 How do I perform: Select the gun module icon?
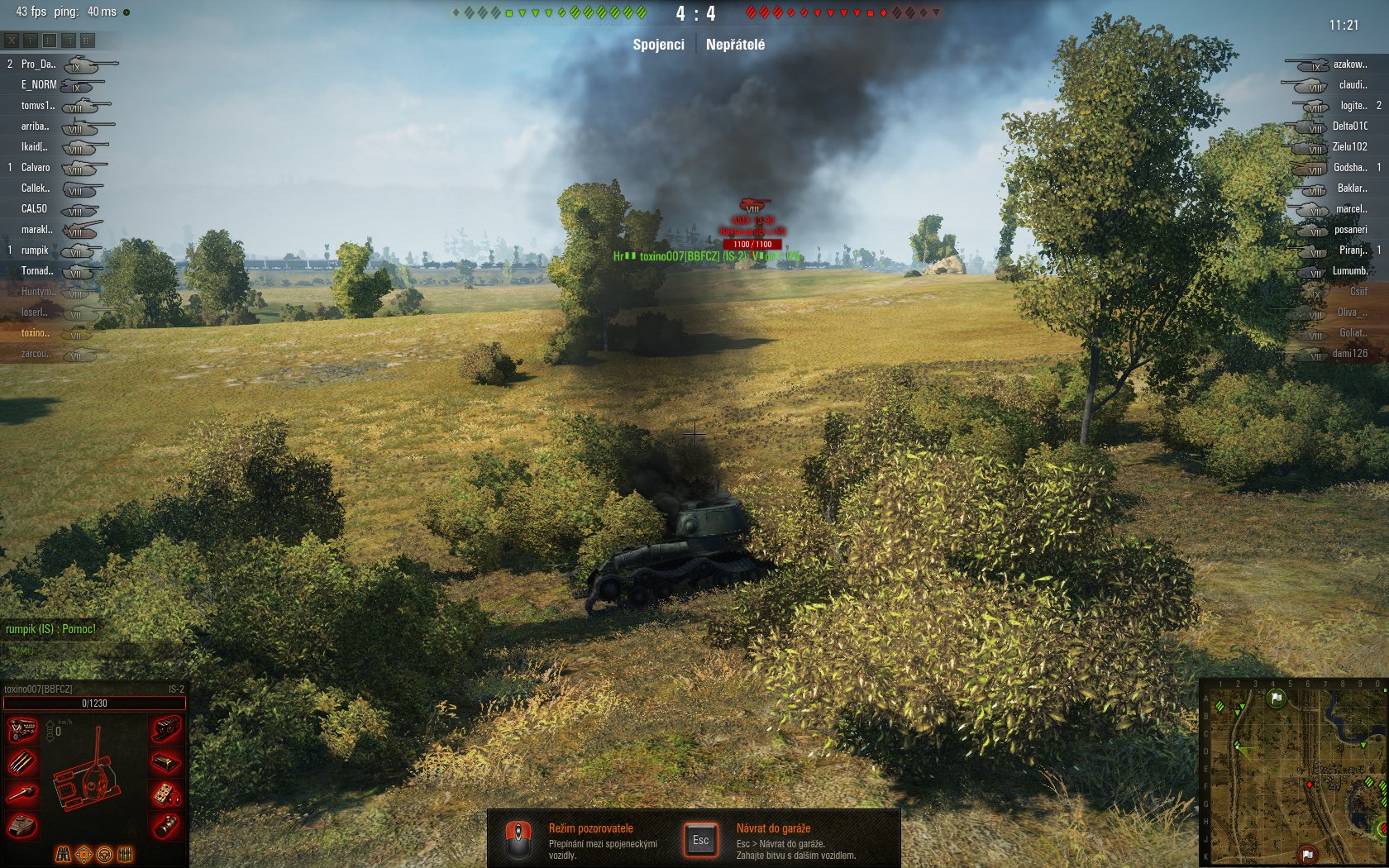coord(22,794)
